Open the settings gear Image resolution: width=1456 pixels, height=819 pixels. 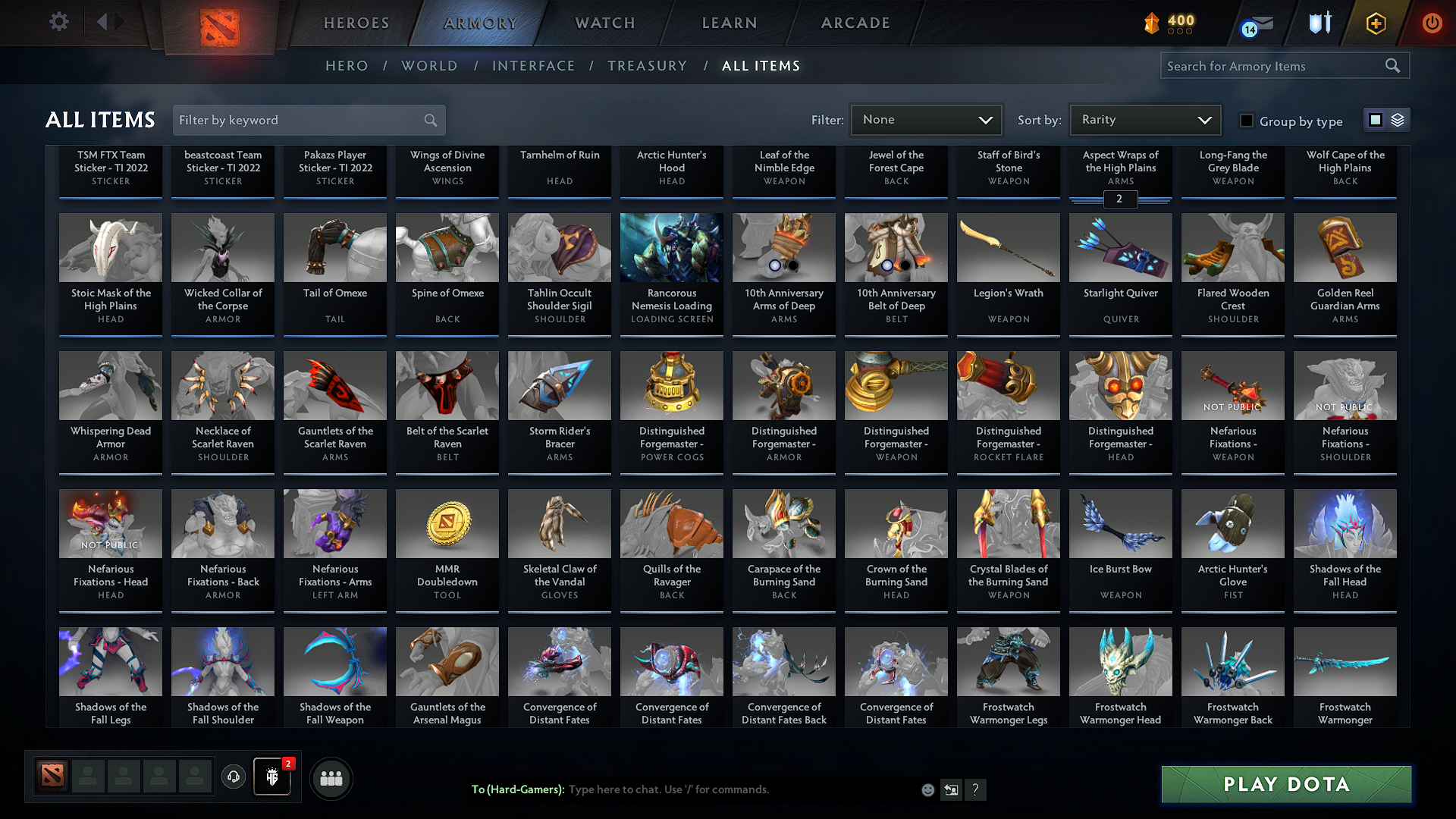(59, 22)
